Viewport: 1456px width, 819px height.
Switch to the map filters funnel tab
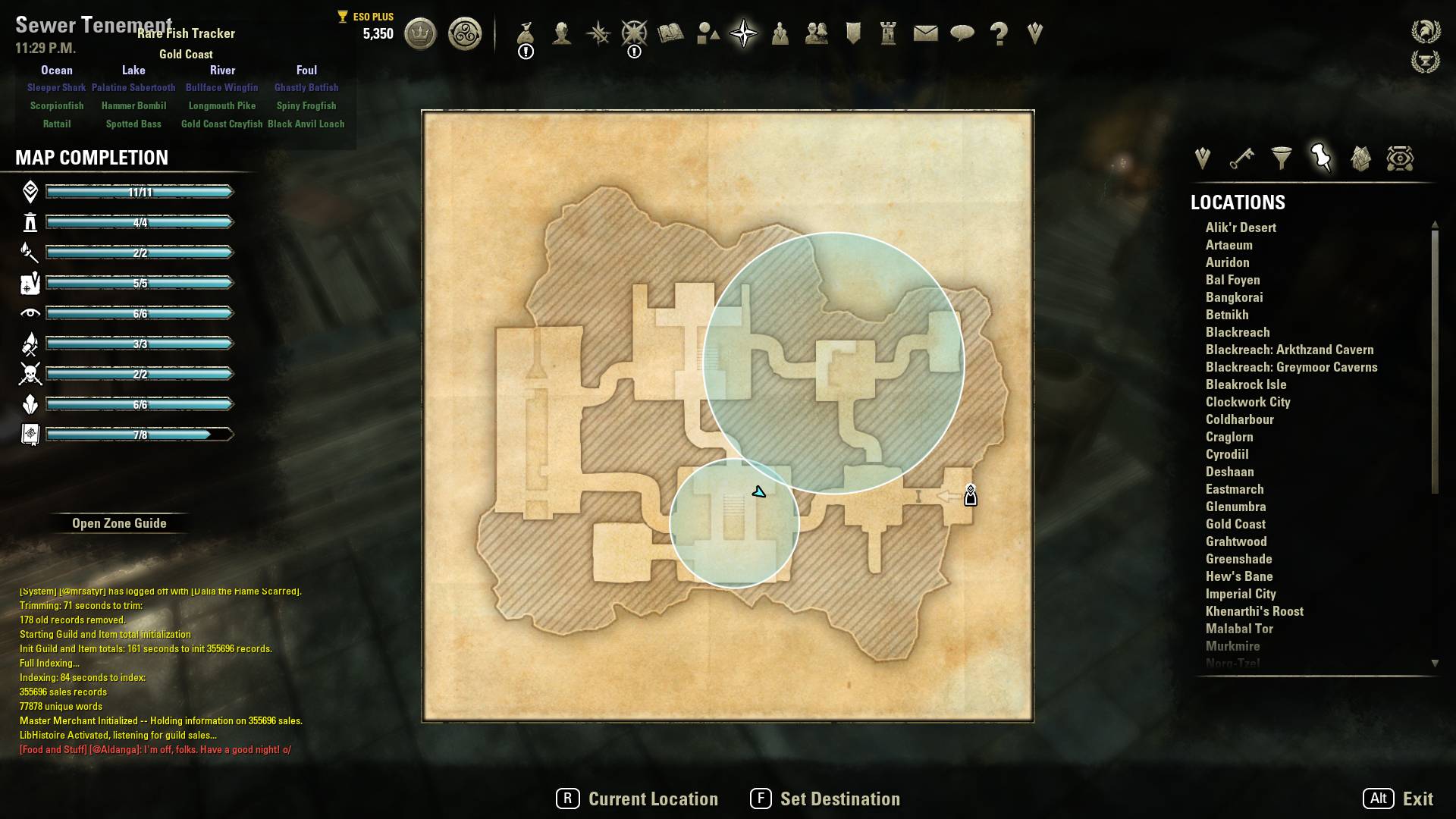[x=1282, y=158]
